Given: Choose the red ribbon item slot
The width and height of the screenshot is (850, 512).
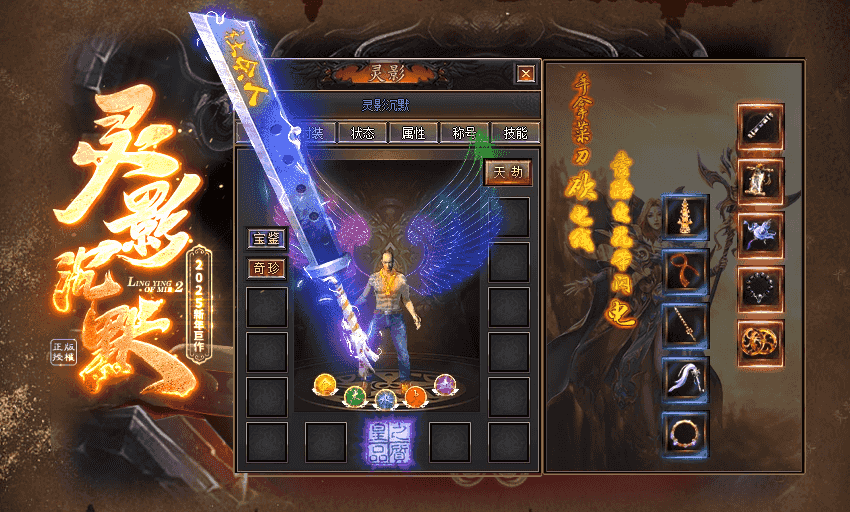Looking at the screenshot, I should [686, 271].
